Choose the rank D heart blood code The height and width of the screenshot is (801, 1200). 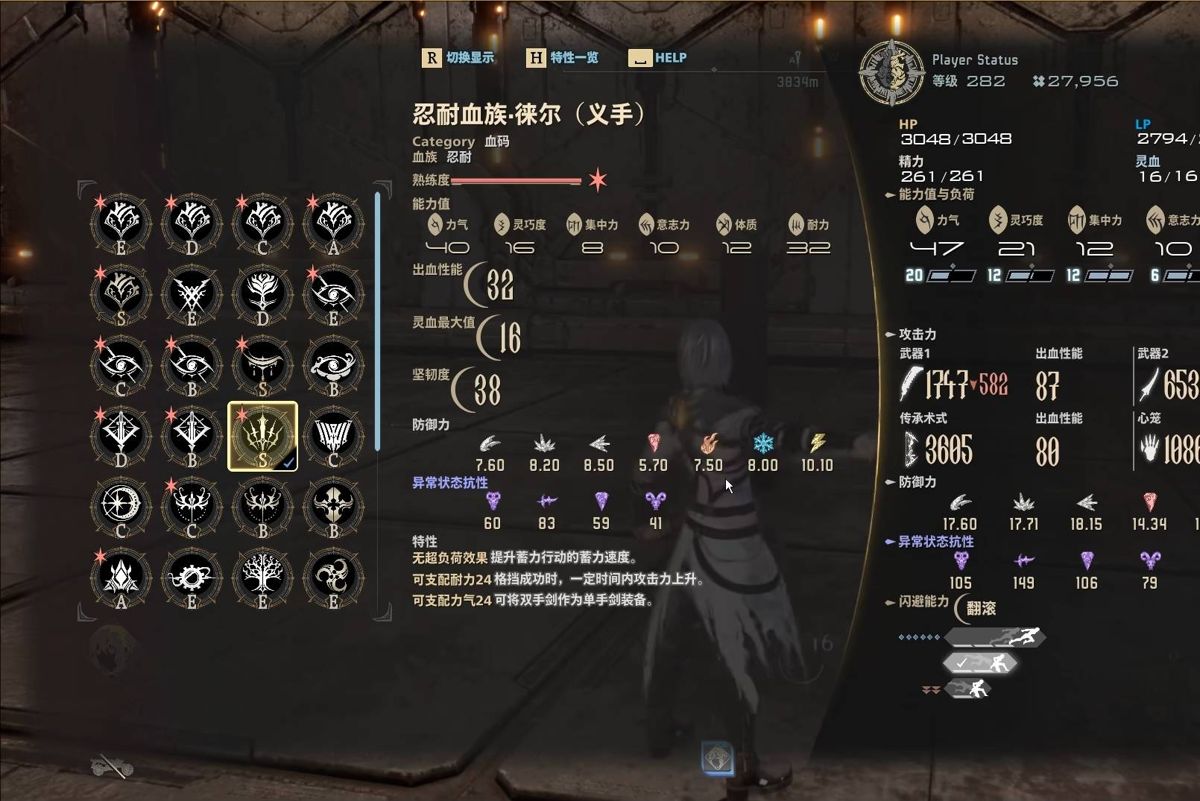click(x=192, y=222)
